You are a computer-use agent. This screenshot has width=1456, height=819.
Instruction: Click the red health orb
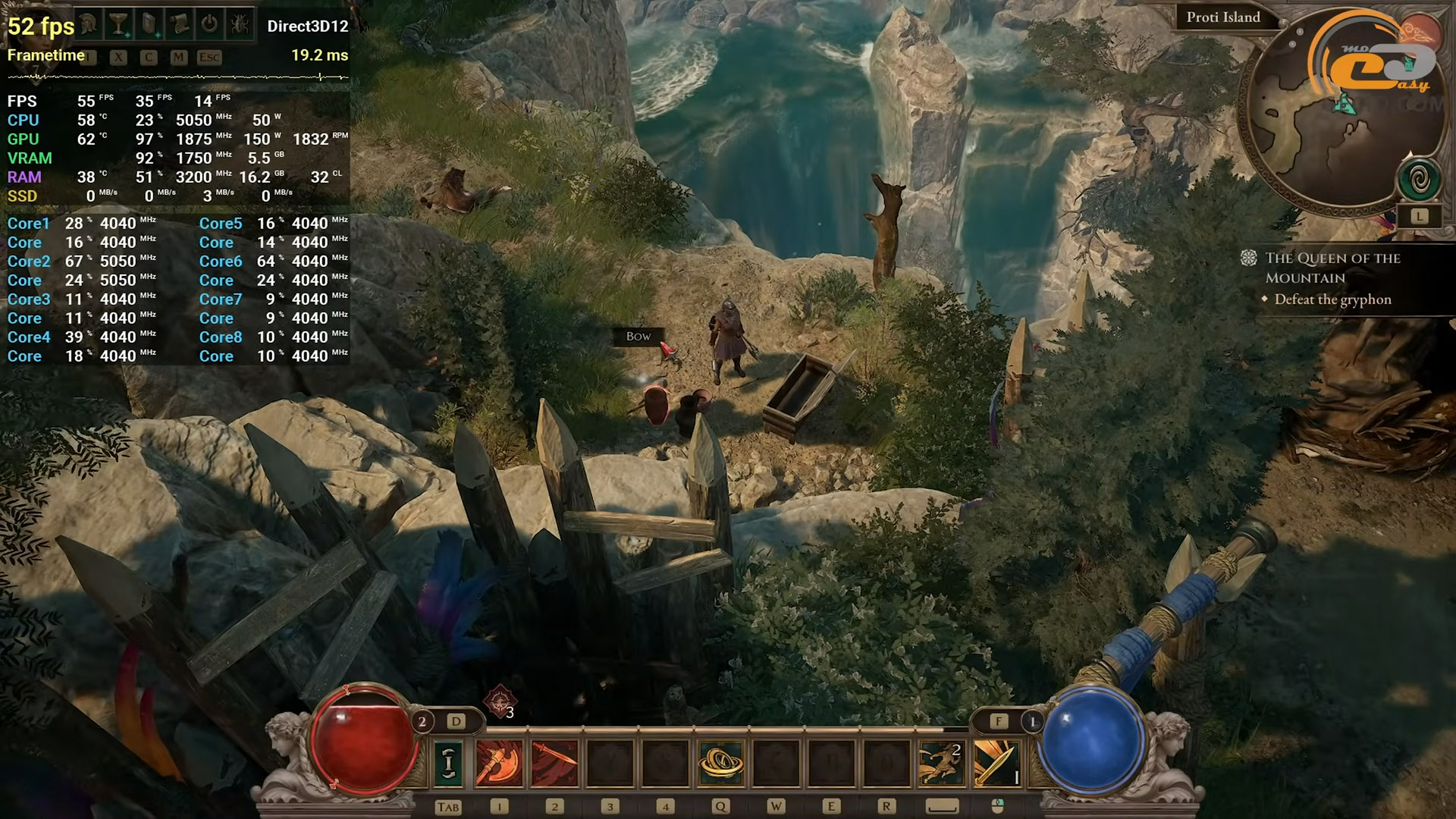364,739
